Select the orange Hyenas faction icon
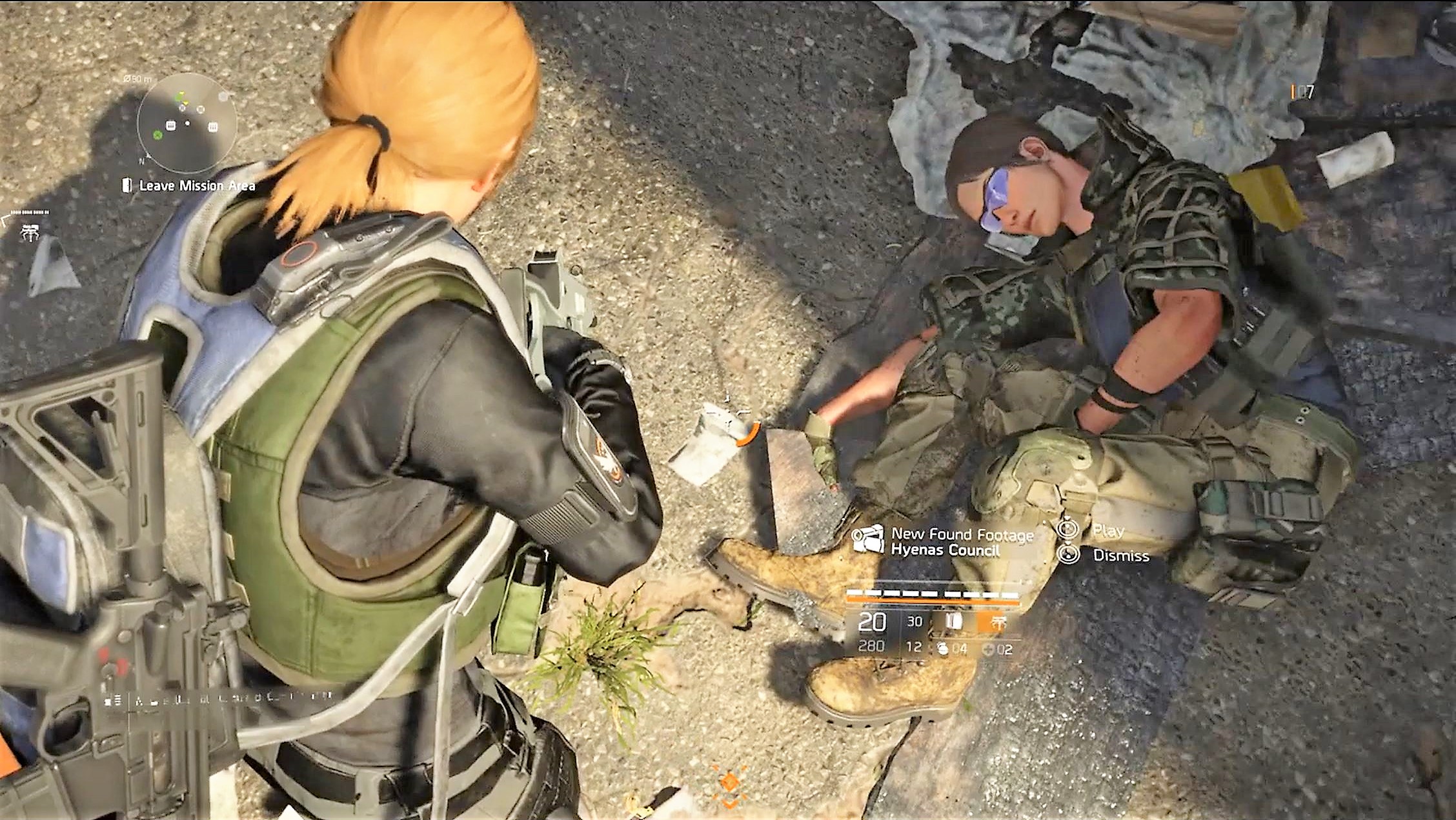This screenshot has height=820, width=1456. [x=1000, y=622]
